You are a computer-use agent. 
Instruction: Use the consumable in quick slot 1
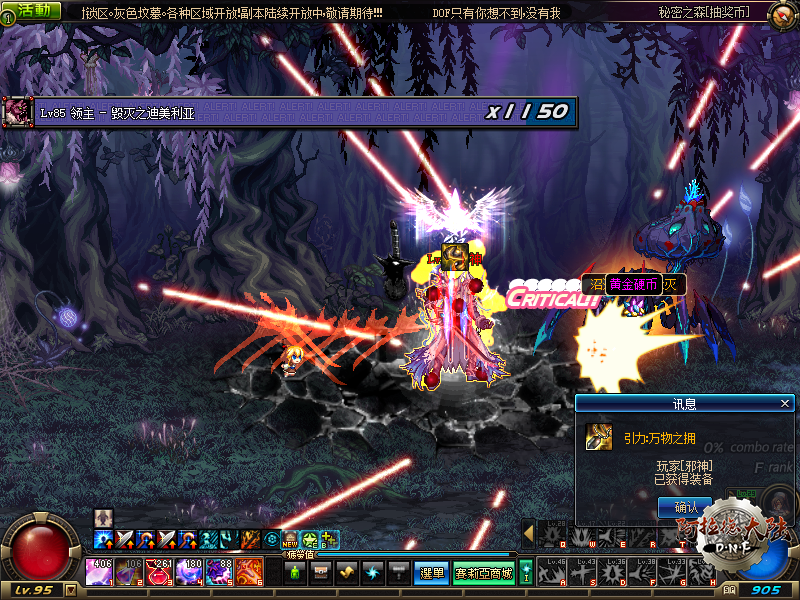coord(99,572)
